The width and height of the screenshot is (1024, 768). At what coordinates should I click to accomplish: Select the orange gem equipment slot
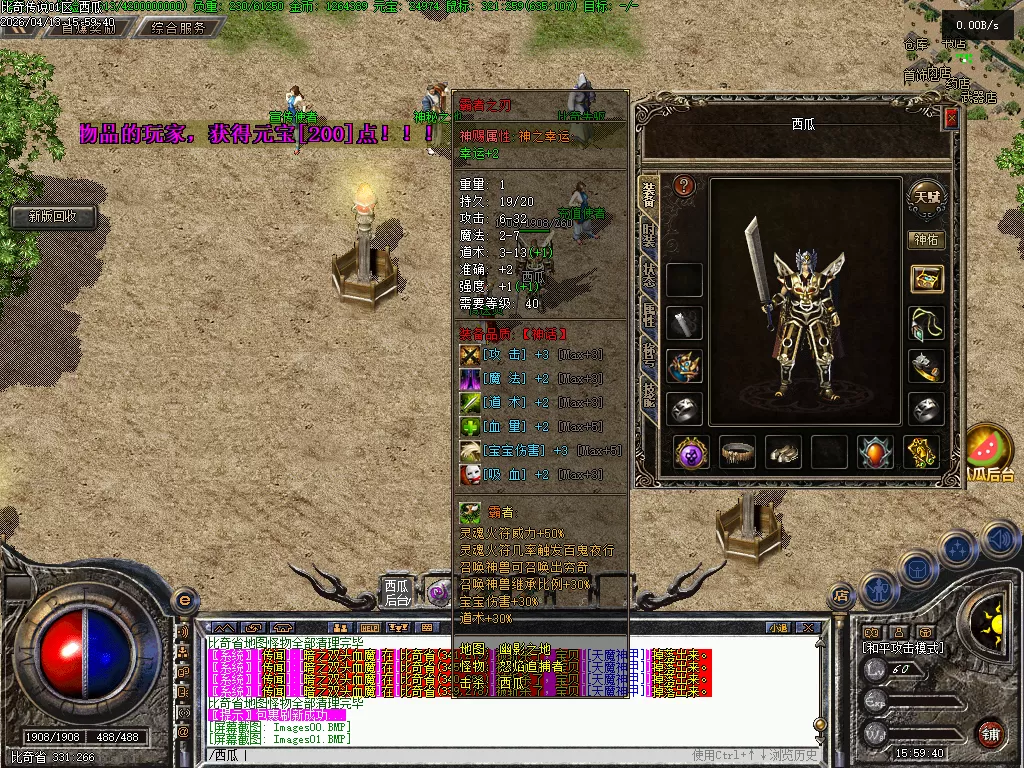(875, 452)
